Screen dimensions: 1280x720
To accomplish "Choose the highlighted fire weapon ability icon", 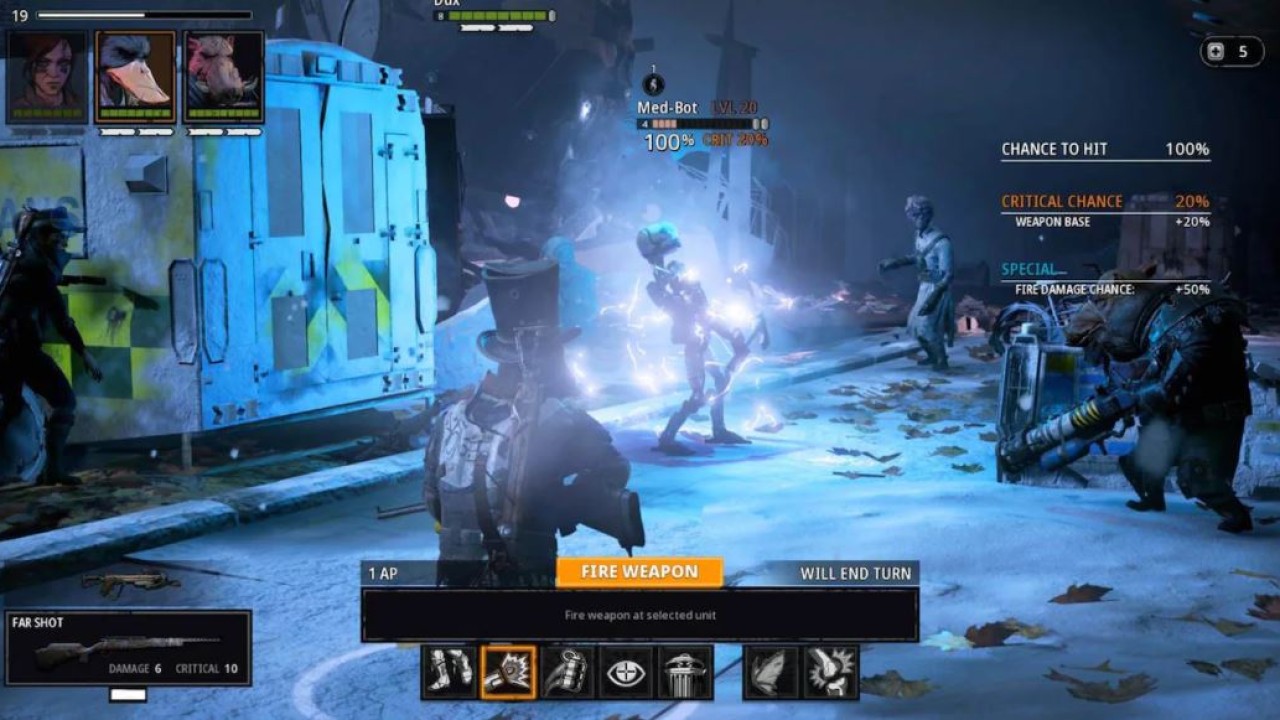I will (x=508, y=672).
